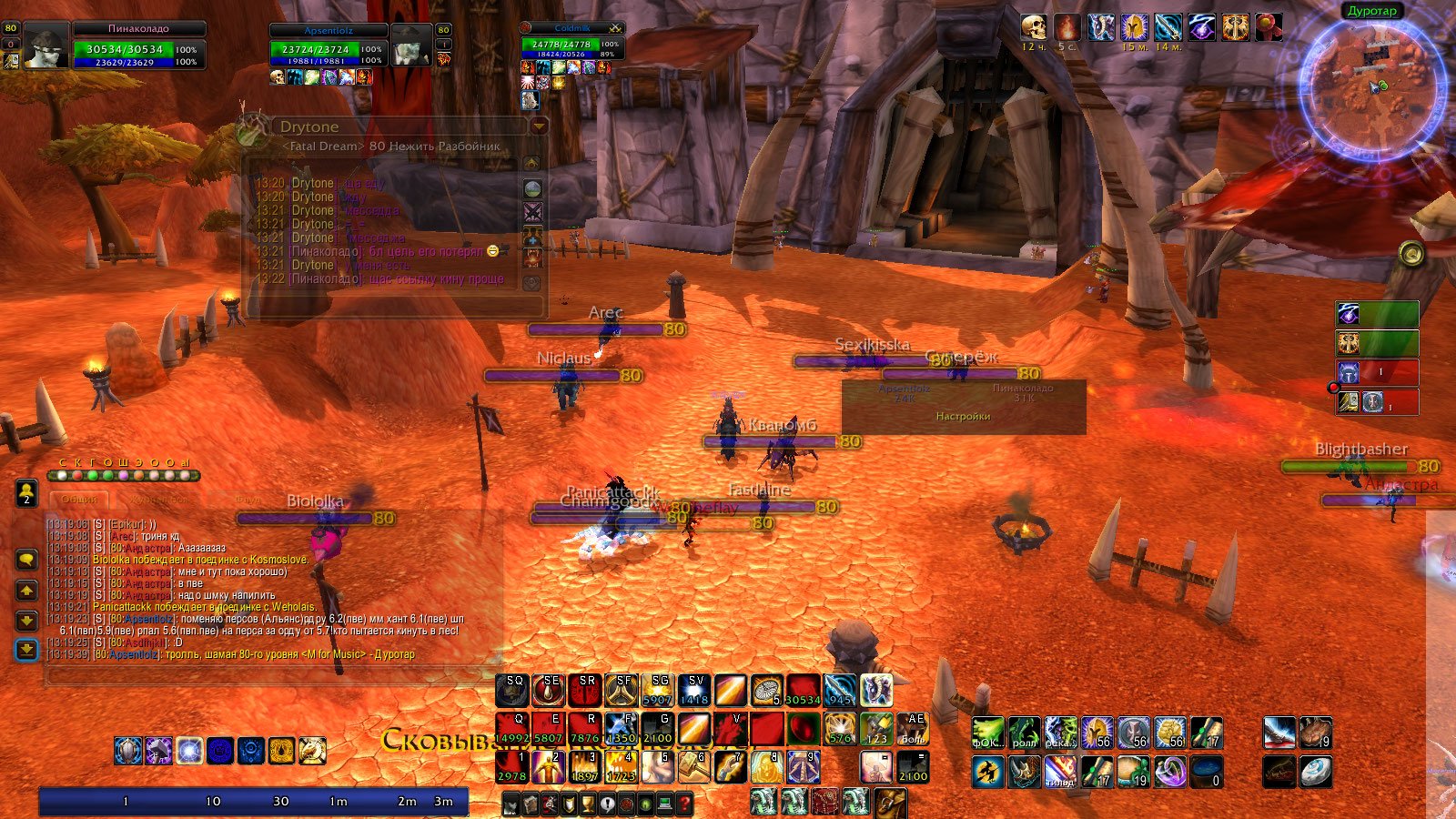This screenshot has height=819, width=1456.
Task: Activate the golden standing figure ability on key 2
Action: (549, 766)
